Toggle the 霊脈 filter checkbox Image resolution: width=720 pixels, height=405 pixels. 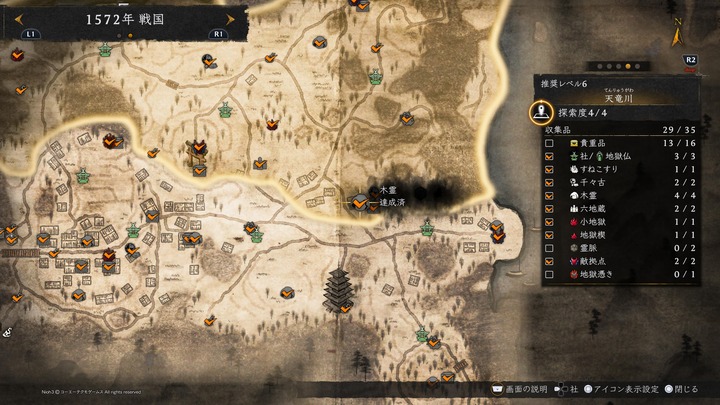(549, 248)
